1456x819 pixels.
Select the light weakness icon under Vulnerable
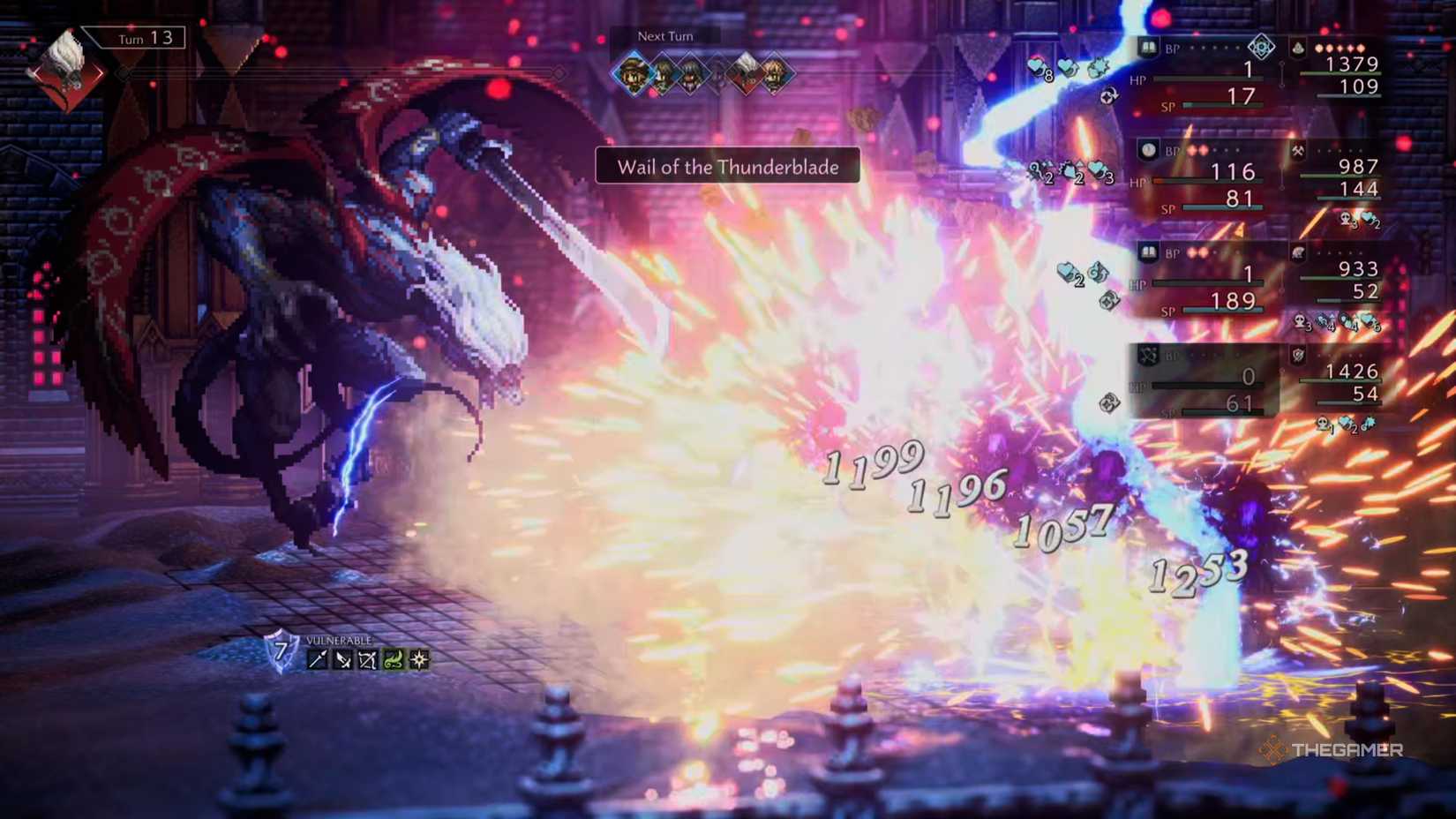click(418, 659)
